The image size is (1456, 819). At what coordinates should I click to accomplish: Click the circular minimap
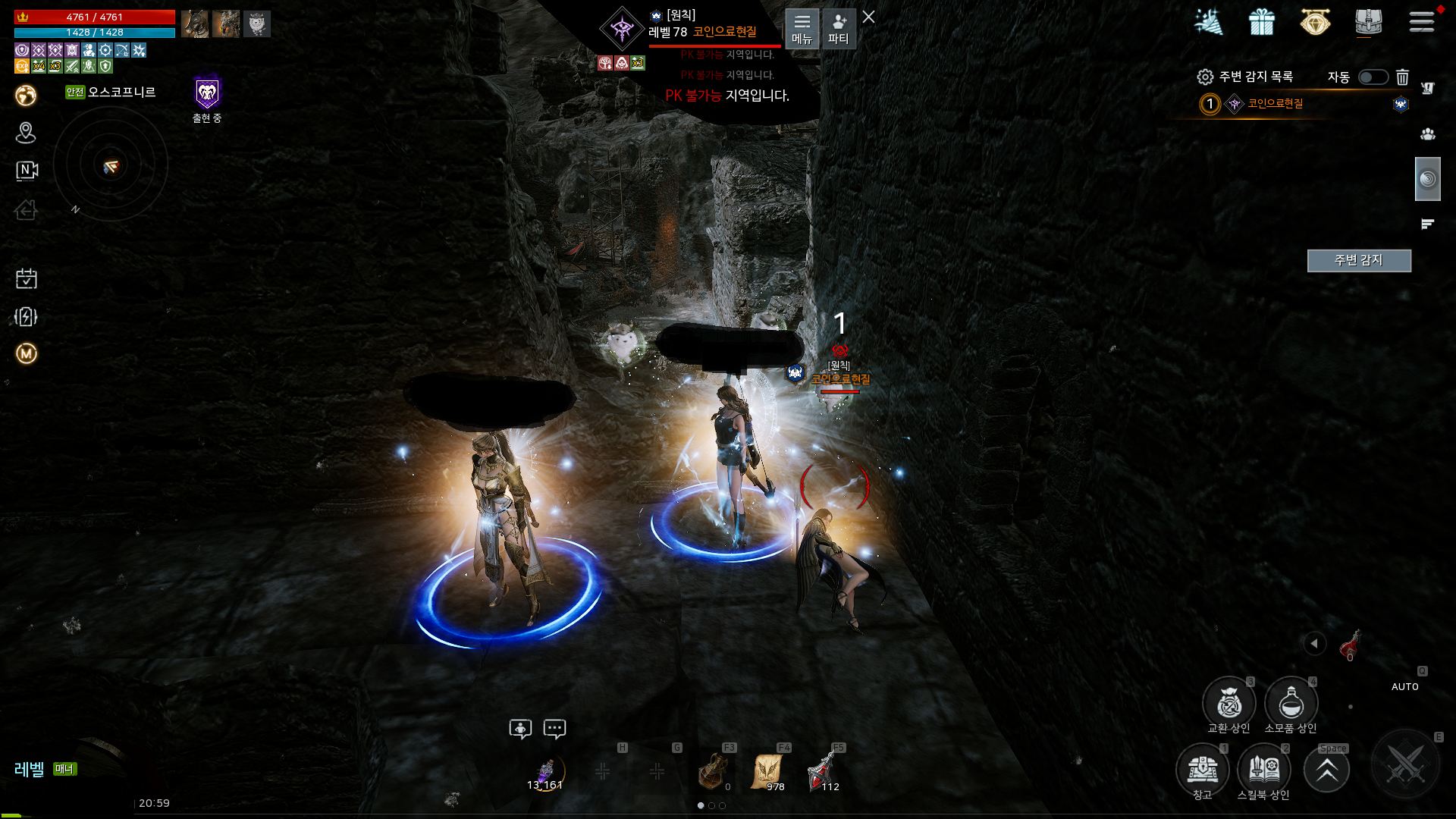tap(111, 165)
